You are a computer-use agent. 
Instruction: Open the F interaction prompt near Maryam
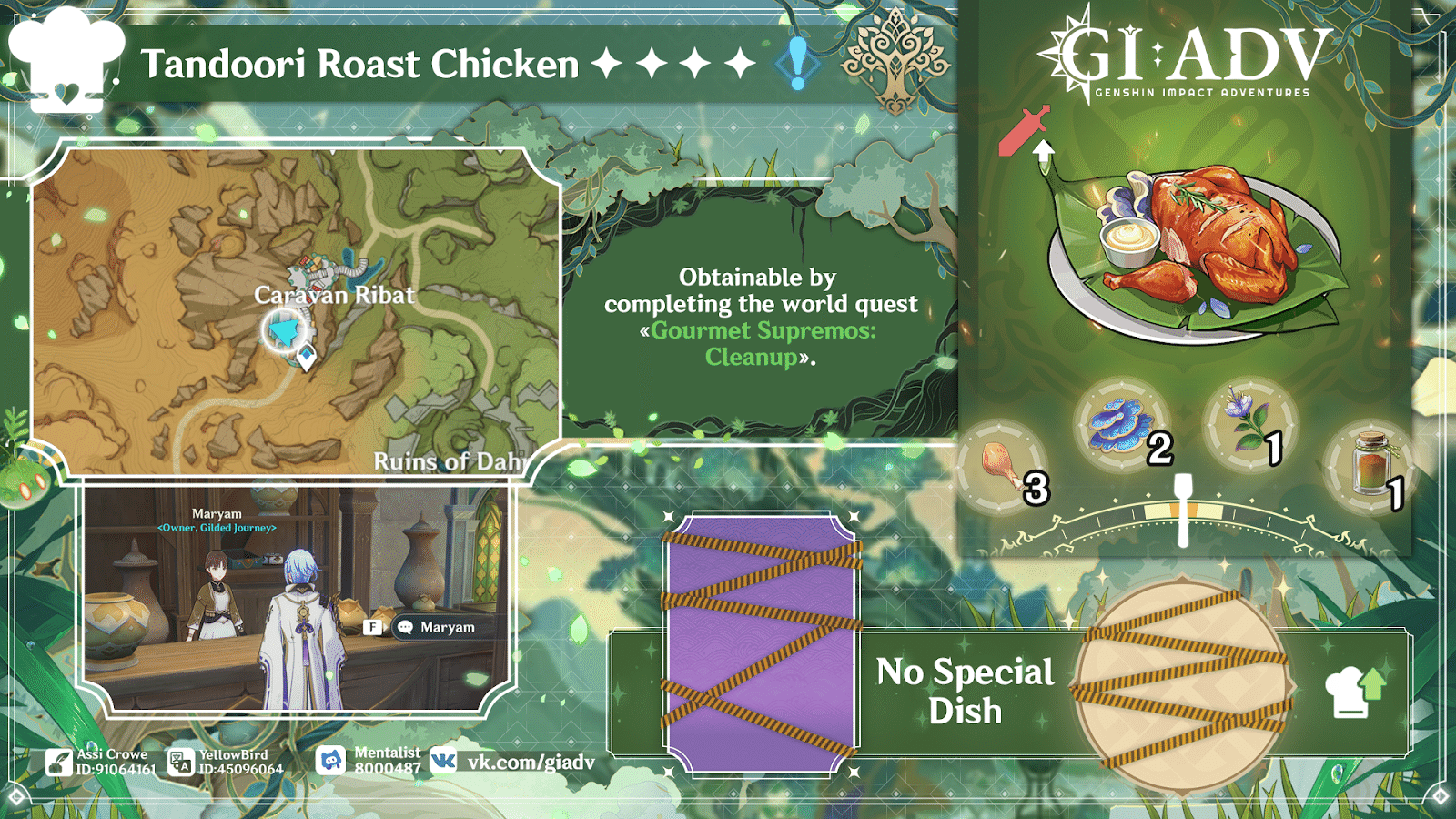[371, 627]
